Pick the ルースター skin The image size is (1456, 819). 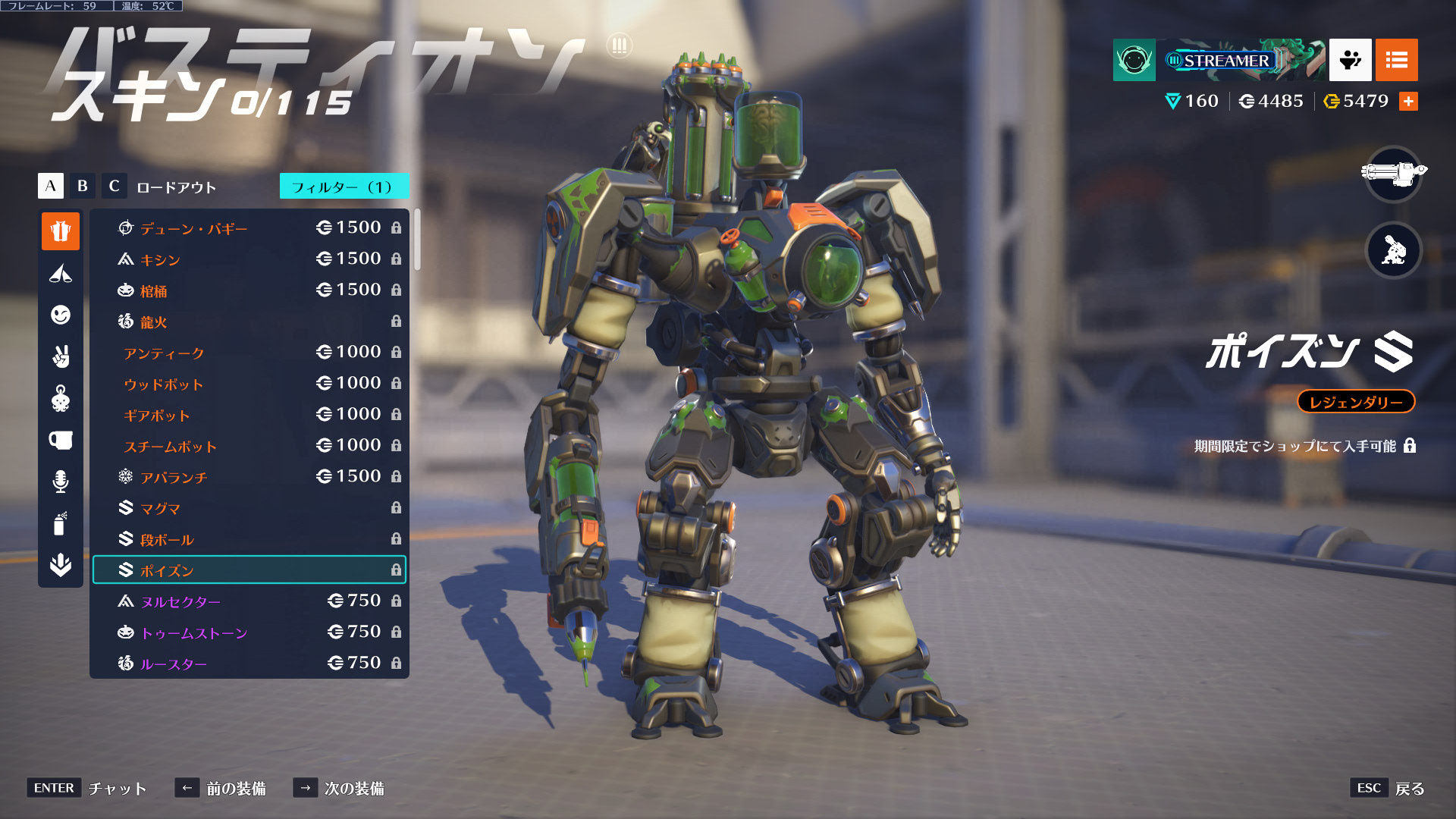pyautogui.click(x=249, y=664)
